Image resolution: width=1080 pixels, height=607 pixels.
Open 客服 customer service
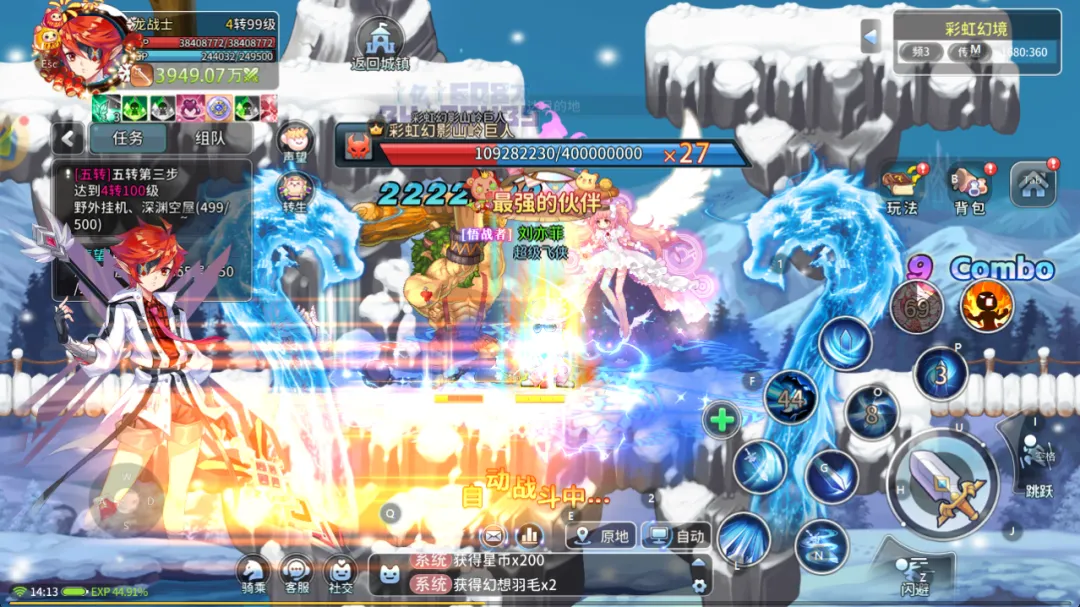point(296,574)
